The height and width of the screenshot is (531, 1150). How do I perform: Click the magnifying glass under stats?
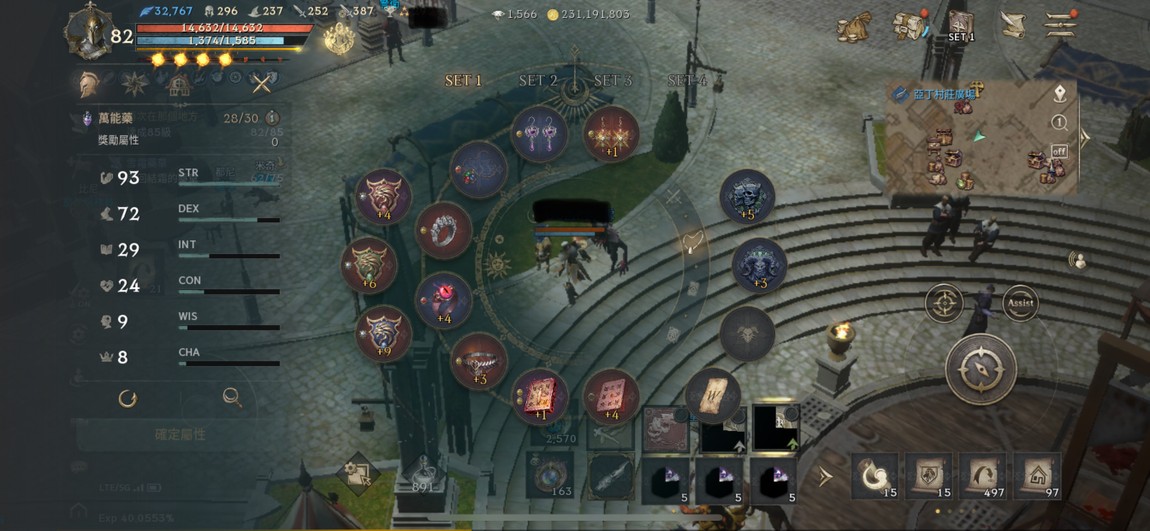pyautogui.click(x=232, y=398)
